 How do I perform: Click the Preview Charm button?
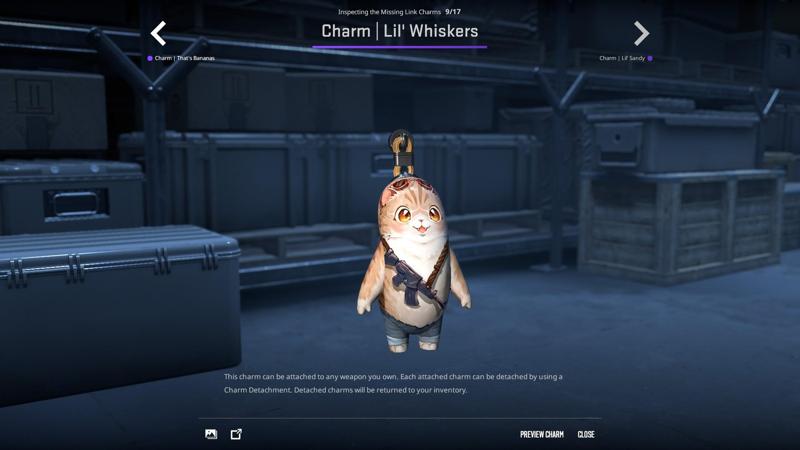[x=541, y=434]
